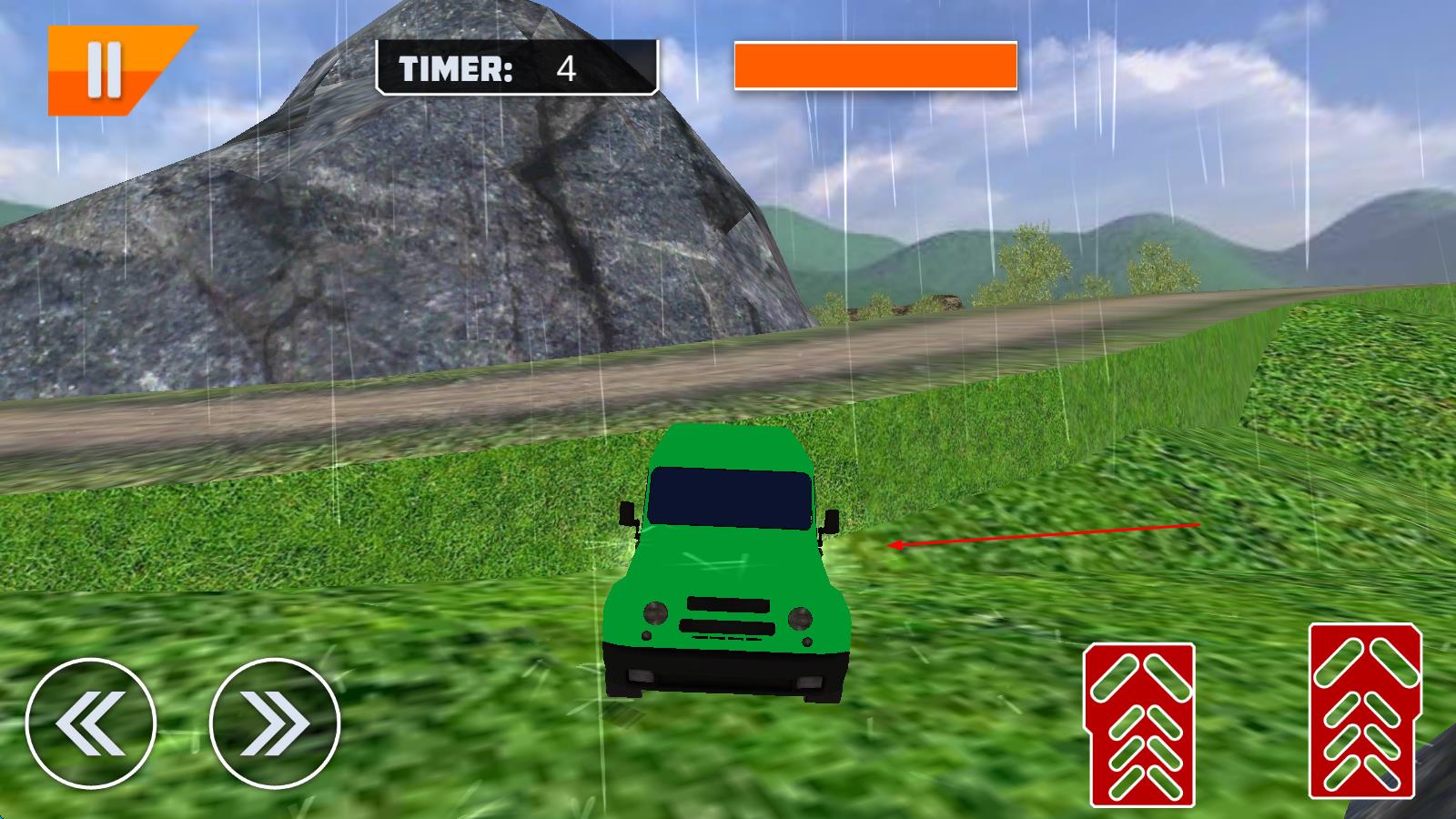Tap the shorter red brake pedal

point(1139,725)
